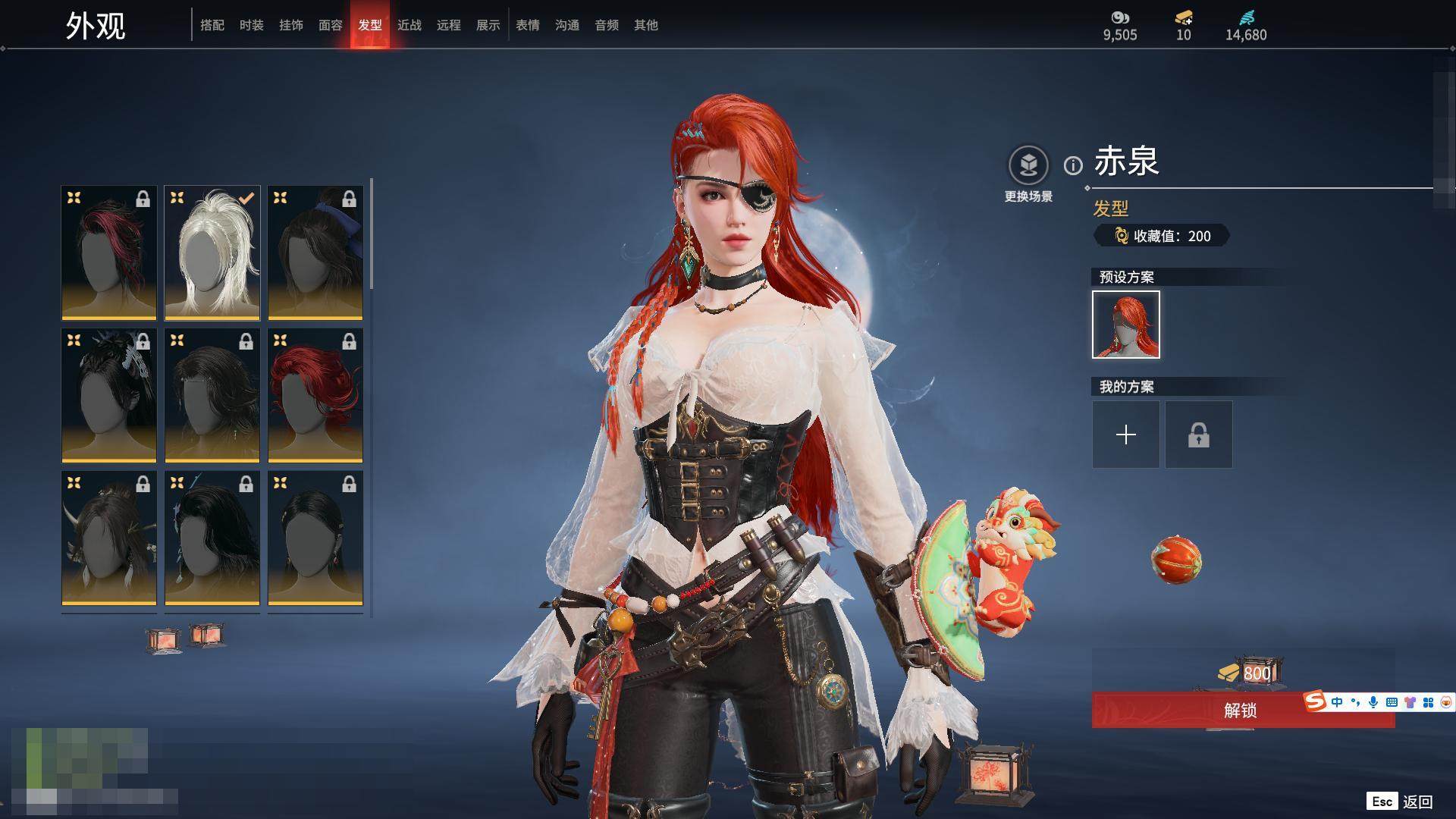Go to the 面容 tab

331,25
